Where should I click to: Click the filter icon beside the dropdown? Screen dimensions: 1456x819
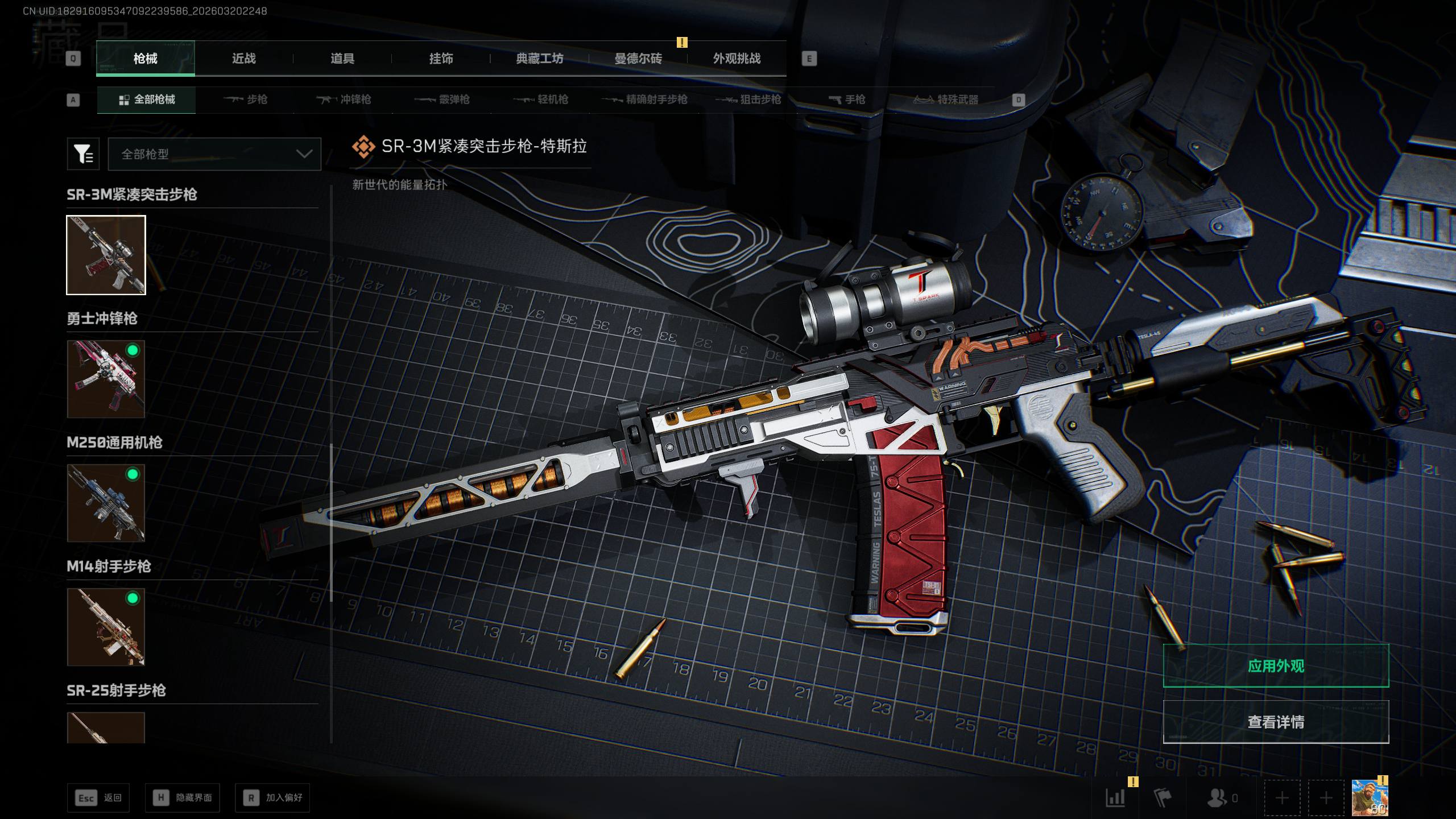coord(83,154)
